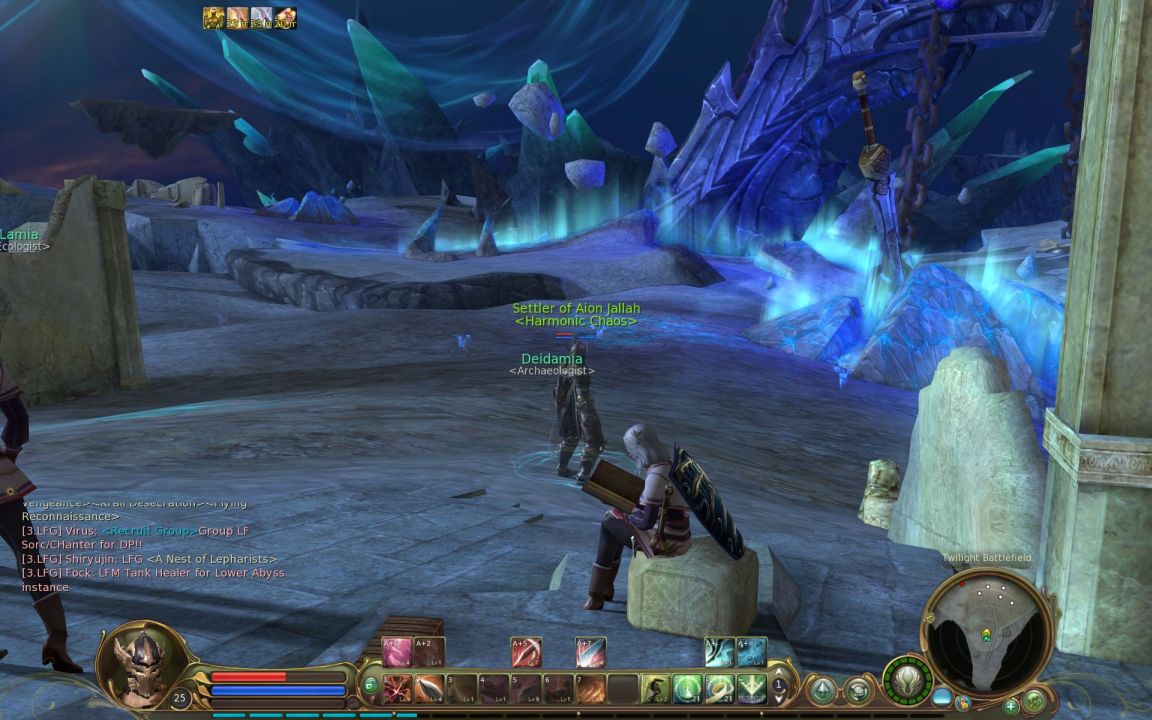
Task: Select the golden armor buff icon
Action: (x=213, y=18)
